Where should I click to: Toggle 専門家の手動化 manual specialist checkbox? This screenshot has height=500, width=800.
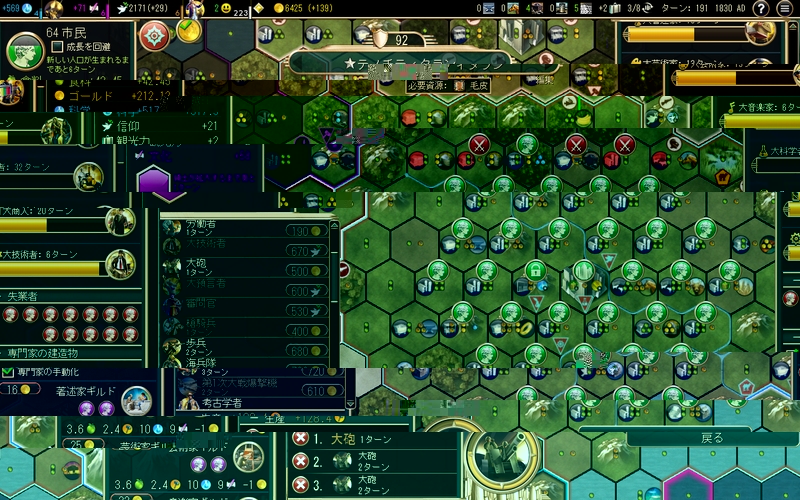9,372
